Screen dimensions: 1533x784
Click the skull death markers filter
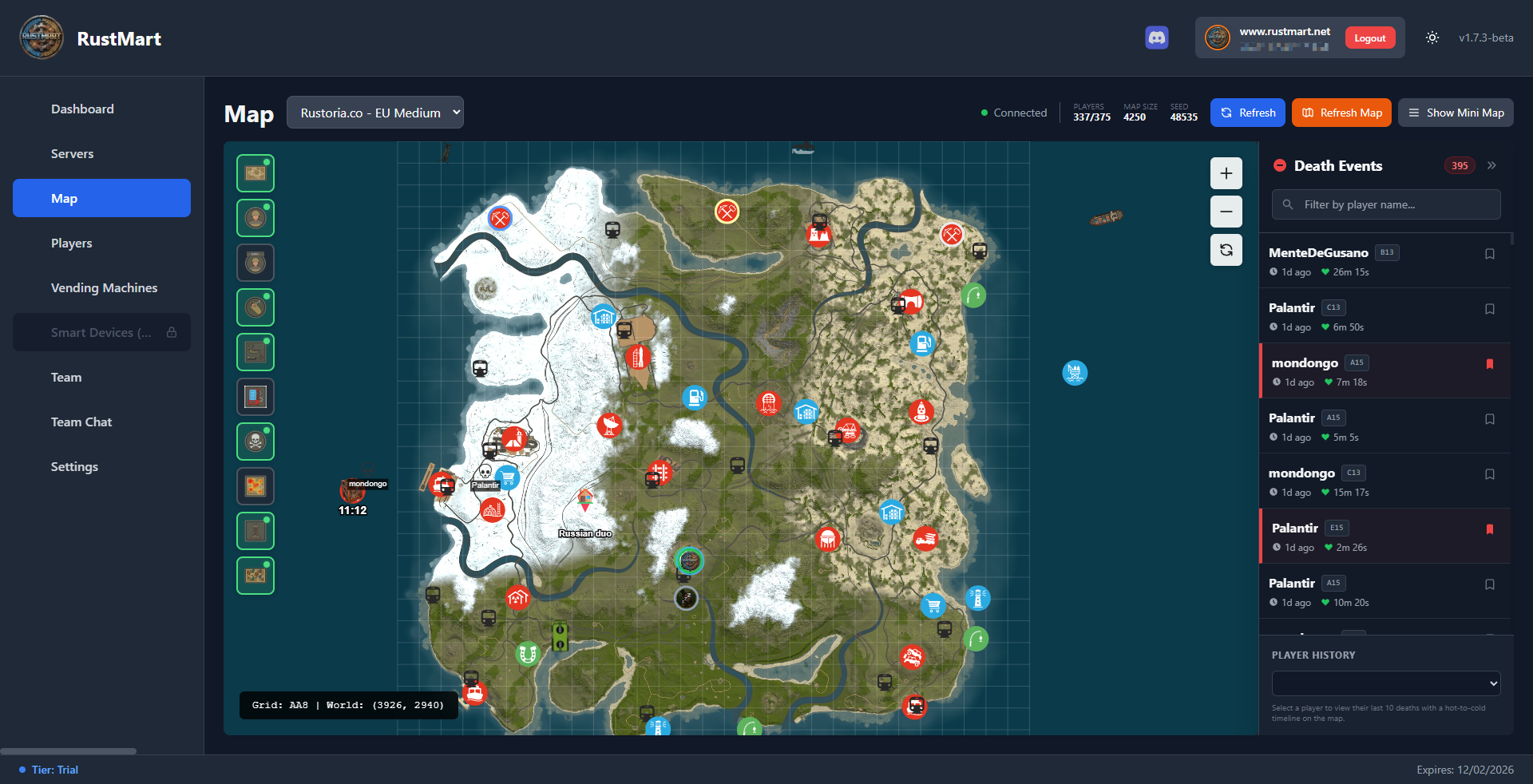coord(255,441)
